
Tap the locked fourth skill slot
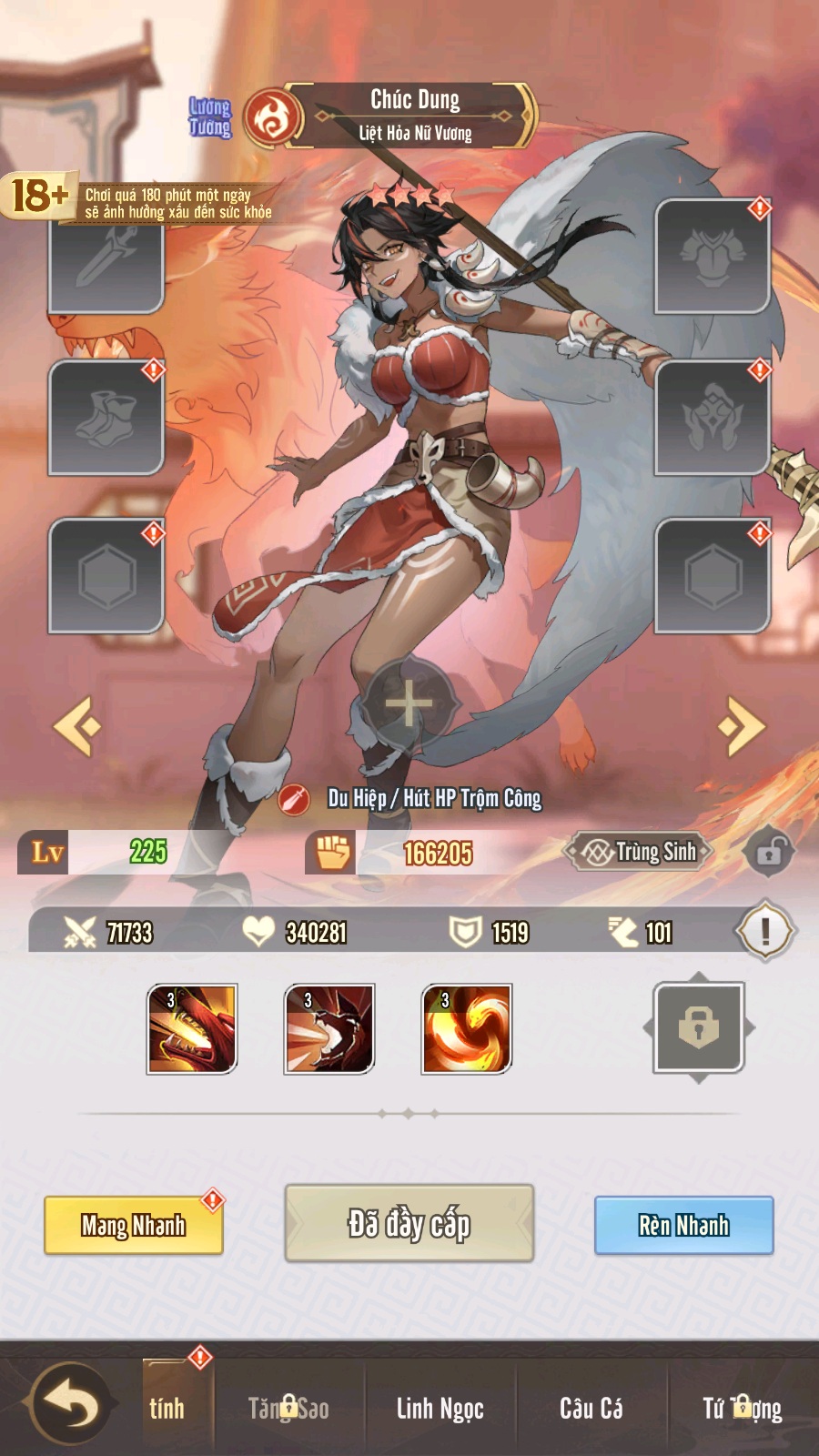tap(699, 1028)
